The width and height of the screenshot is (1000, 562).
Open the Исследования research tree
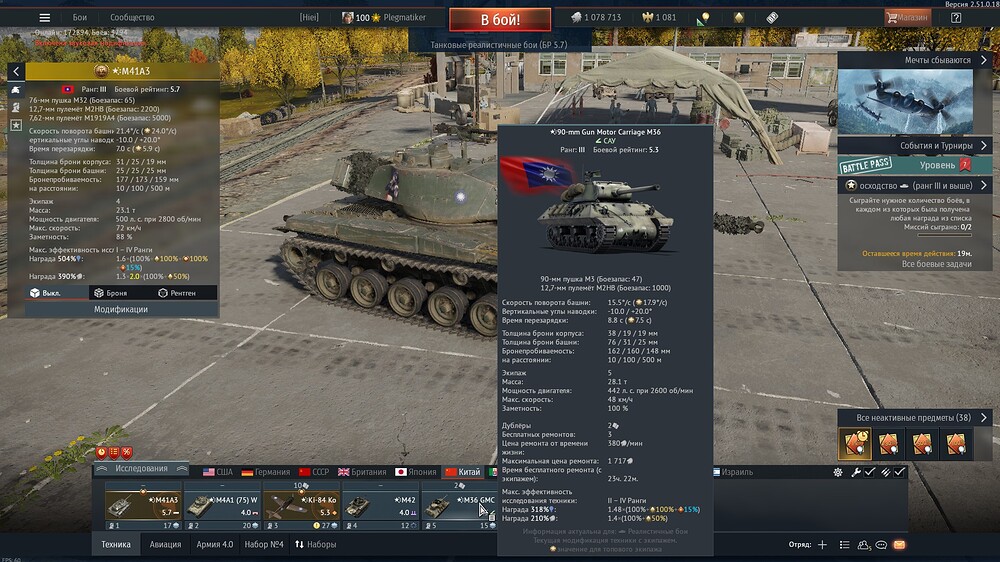click(141, 469)
